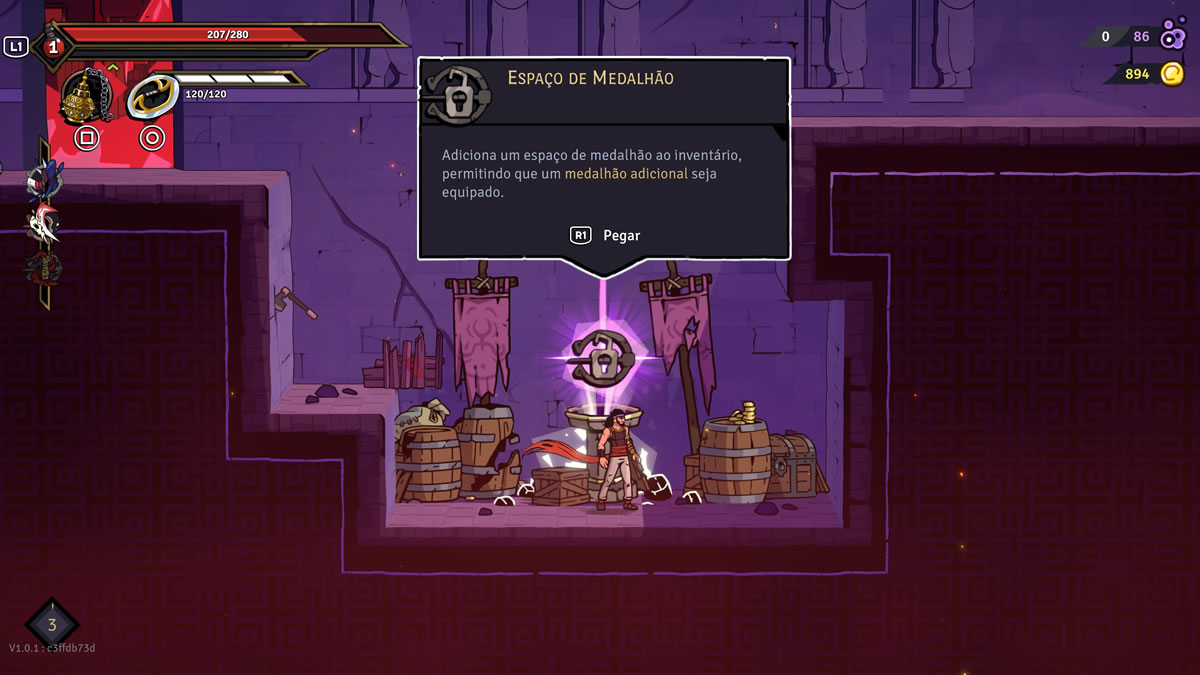The height and width of the screenshot is (675, 1200).
Task: Select the dark red medallion icon
Action: pyautogui.click(x=43, y=268)
